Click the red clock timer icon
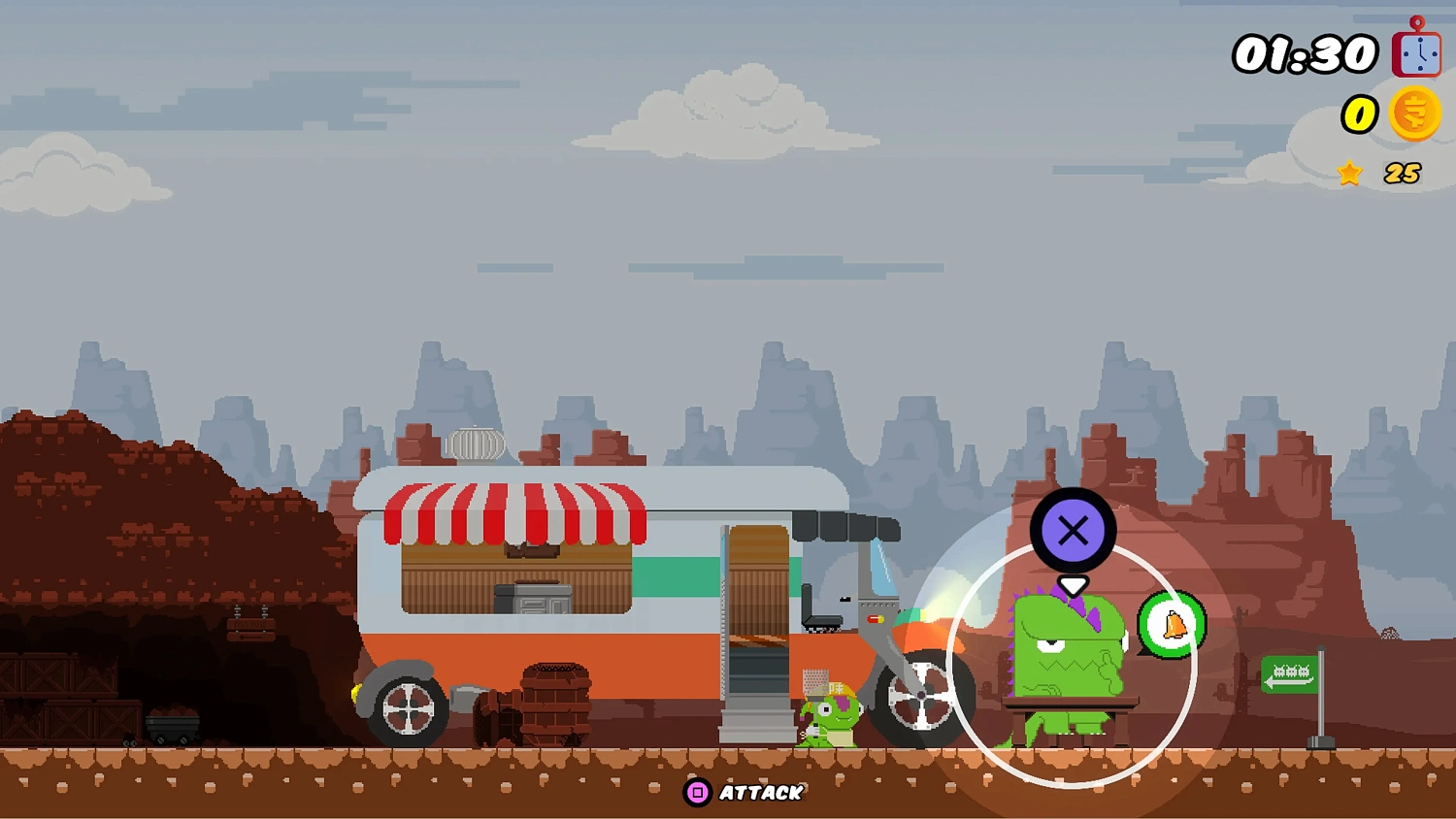Viewport: 1456px width, 819px height. [1414, 52]
